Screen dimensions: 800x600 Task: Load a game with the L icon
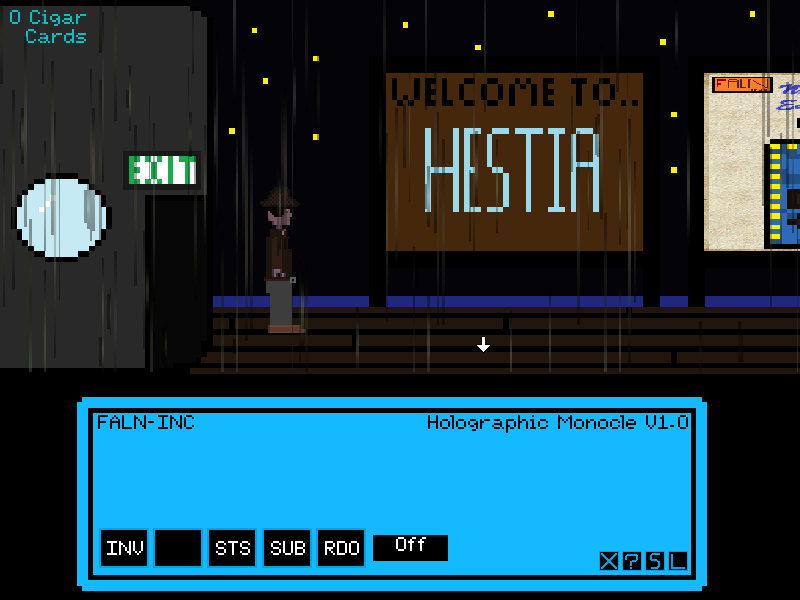[x=678, y=561]
